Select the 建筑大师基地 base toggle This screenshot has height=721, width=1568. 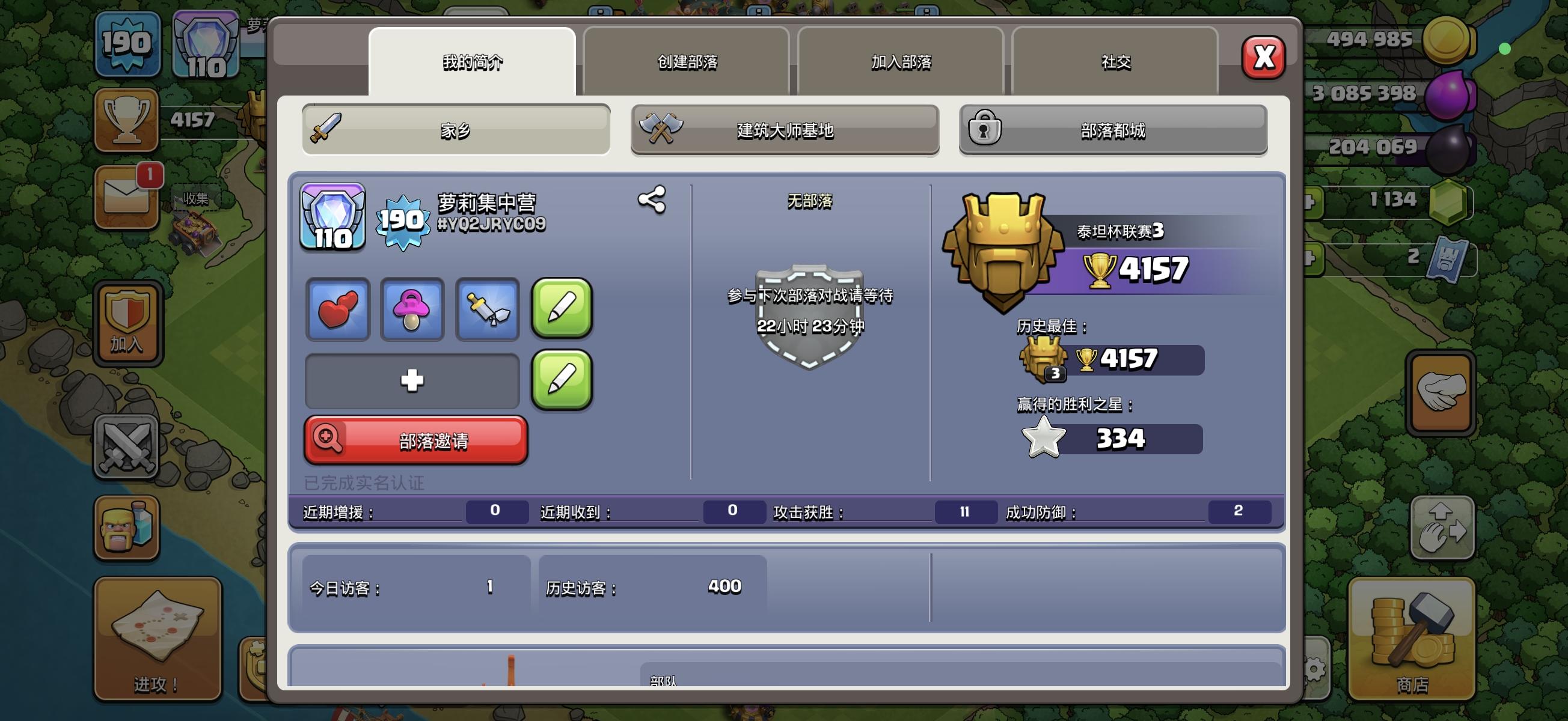pos(784,130)
